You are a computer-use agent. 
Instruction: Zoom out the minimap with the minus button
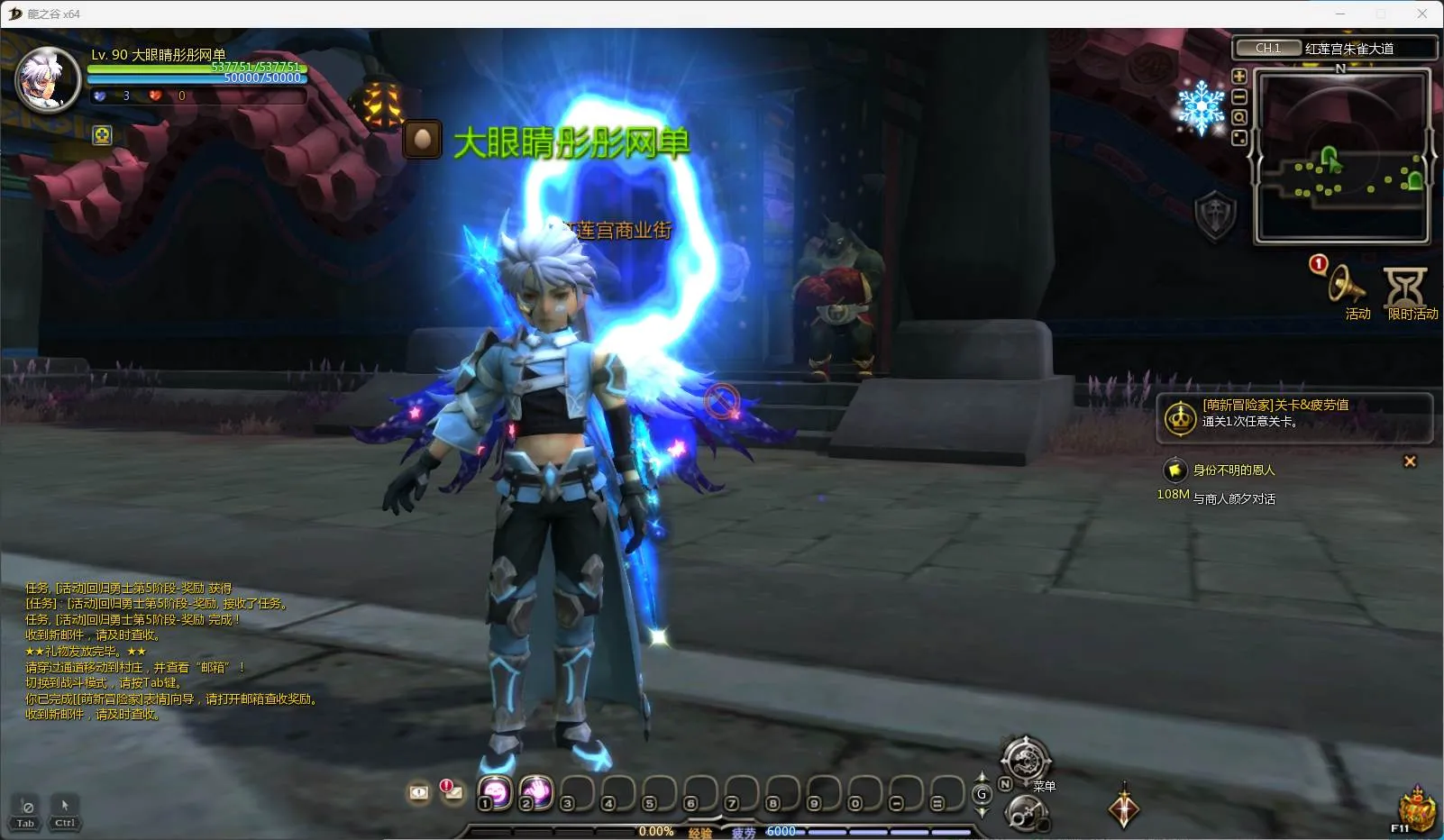[x=1239, y=97]
